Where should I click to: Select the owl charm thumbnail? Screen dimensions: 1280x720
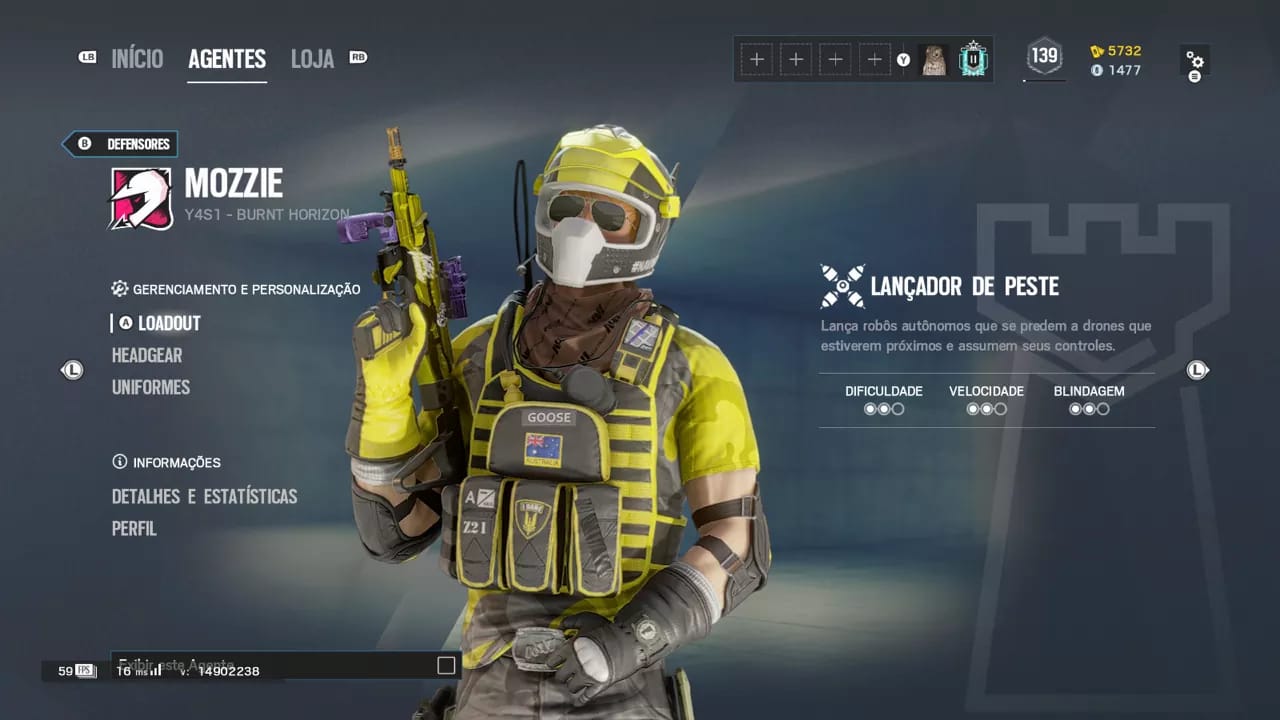[935, 59]
